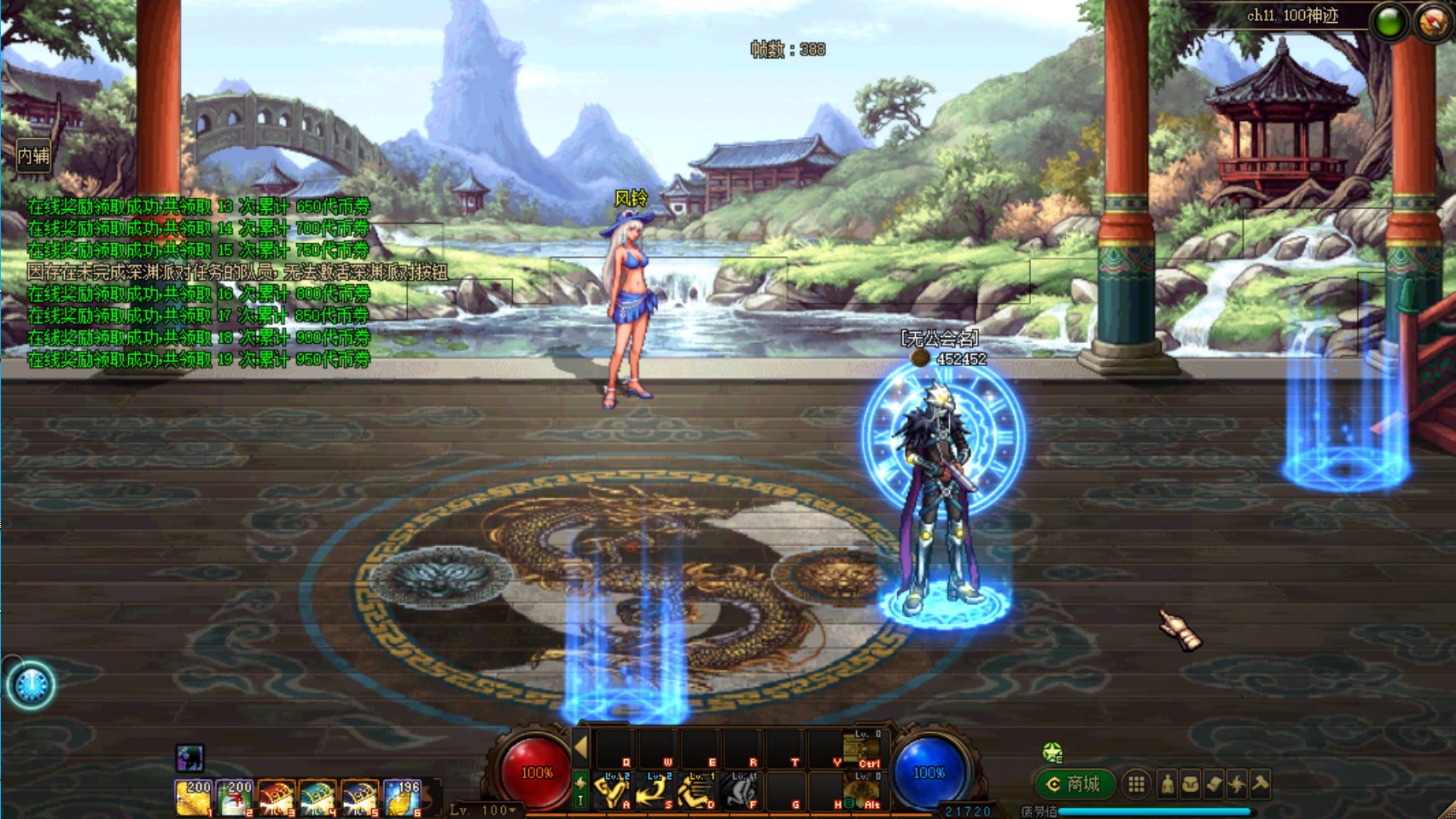Click the auction hammer icon
The height and width of the screenshot is (819, 1456).
point(1260,784)
